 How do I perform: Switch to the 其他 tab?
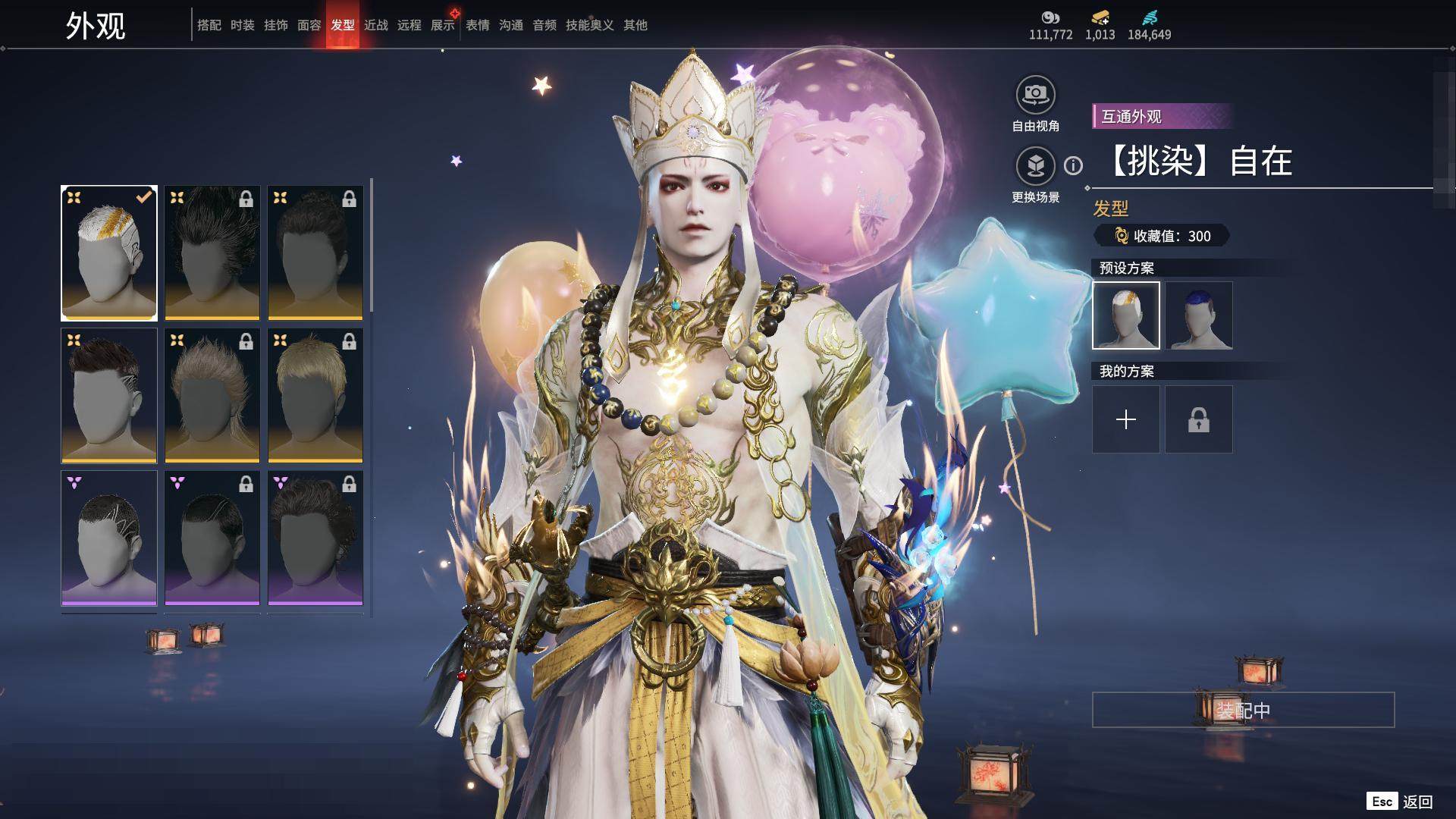[x=635, y=25]
